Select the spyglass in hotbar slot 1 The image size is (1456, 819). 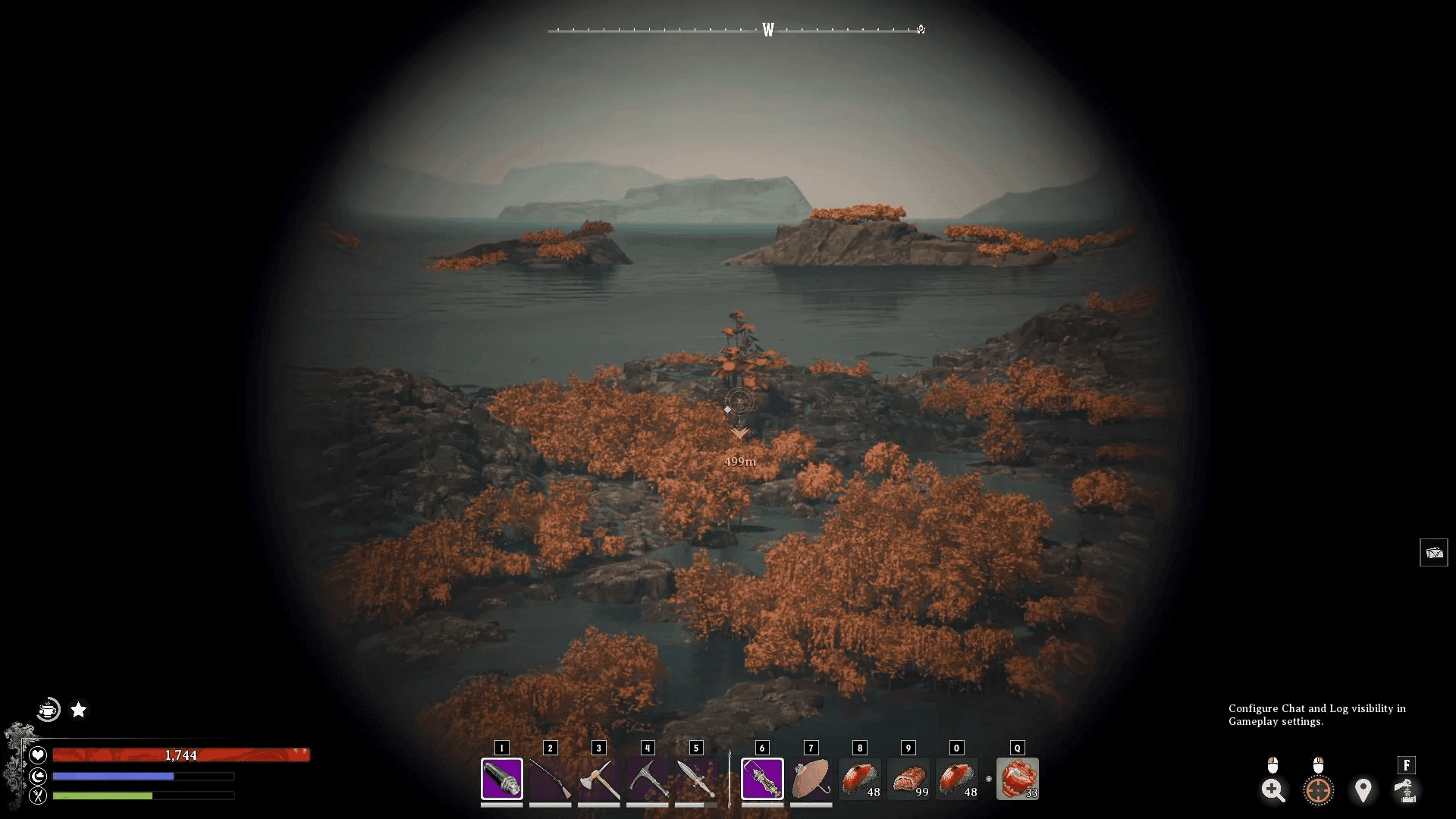pos(501,779)
